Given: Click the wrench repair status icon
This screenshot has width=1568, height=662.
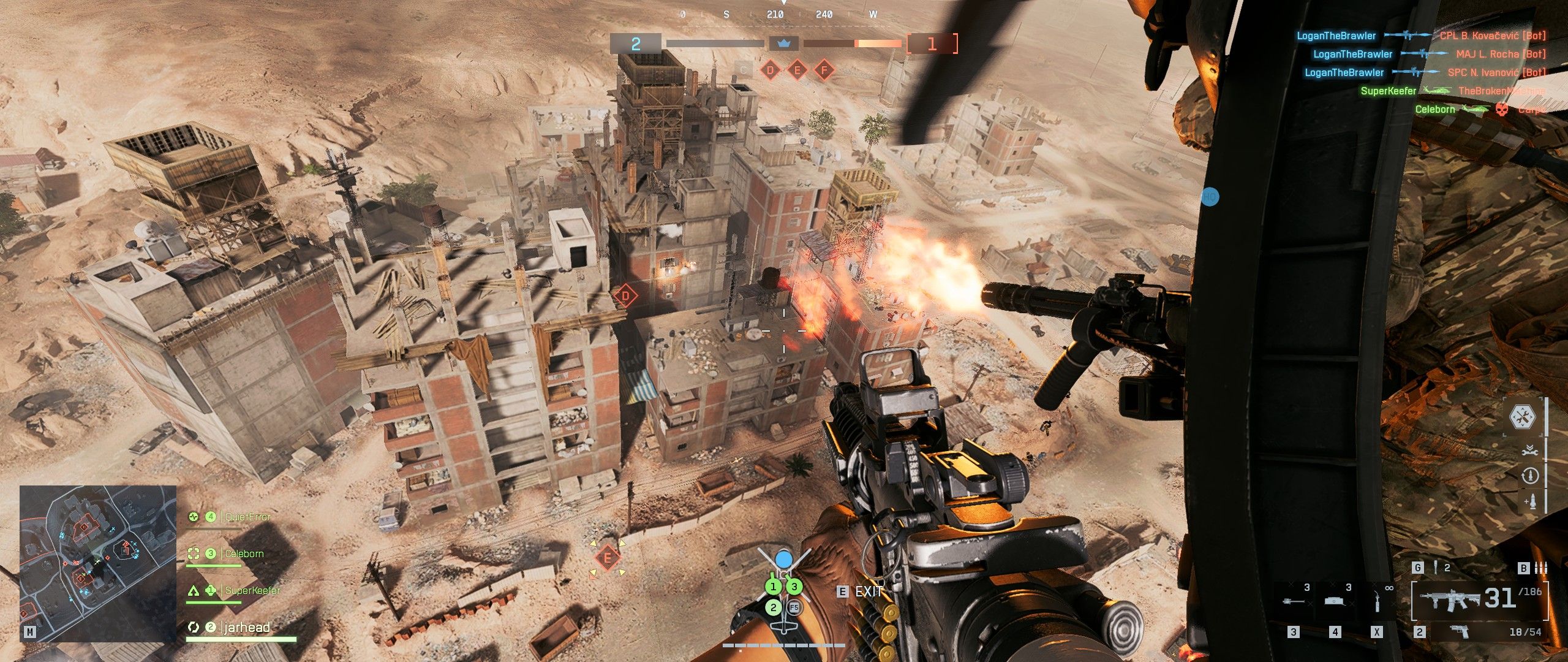Looking at the screenshot, I should pos(1529,451).
